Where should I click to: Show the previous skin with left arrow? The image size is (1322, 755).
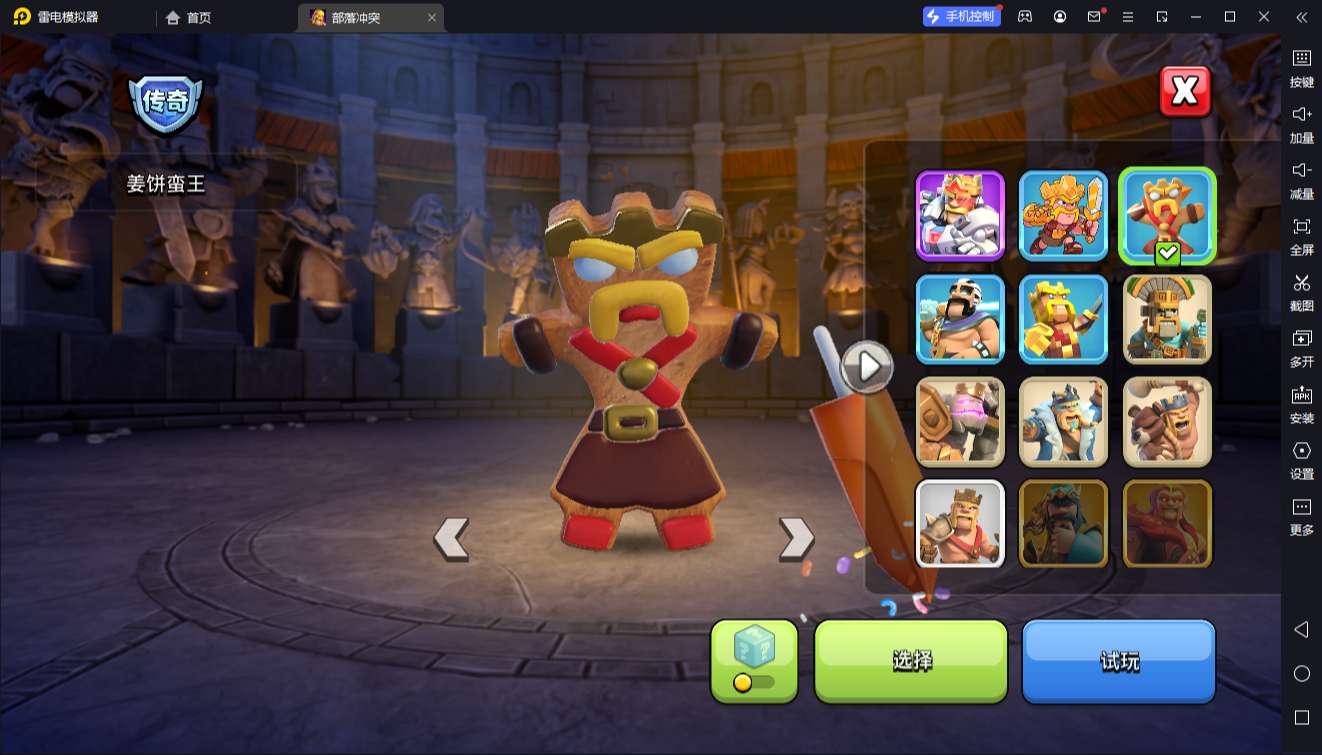click(451, 539)
